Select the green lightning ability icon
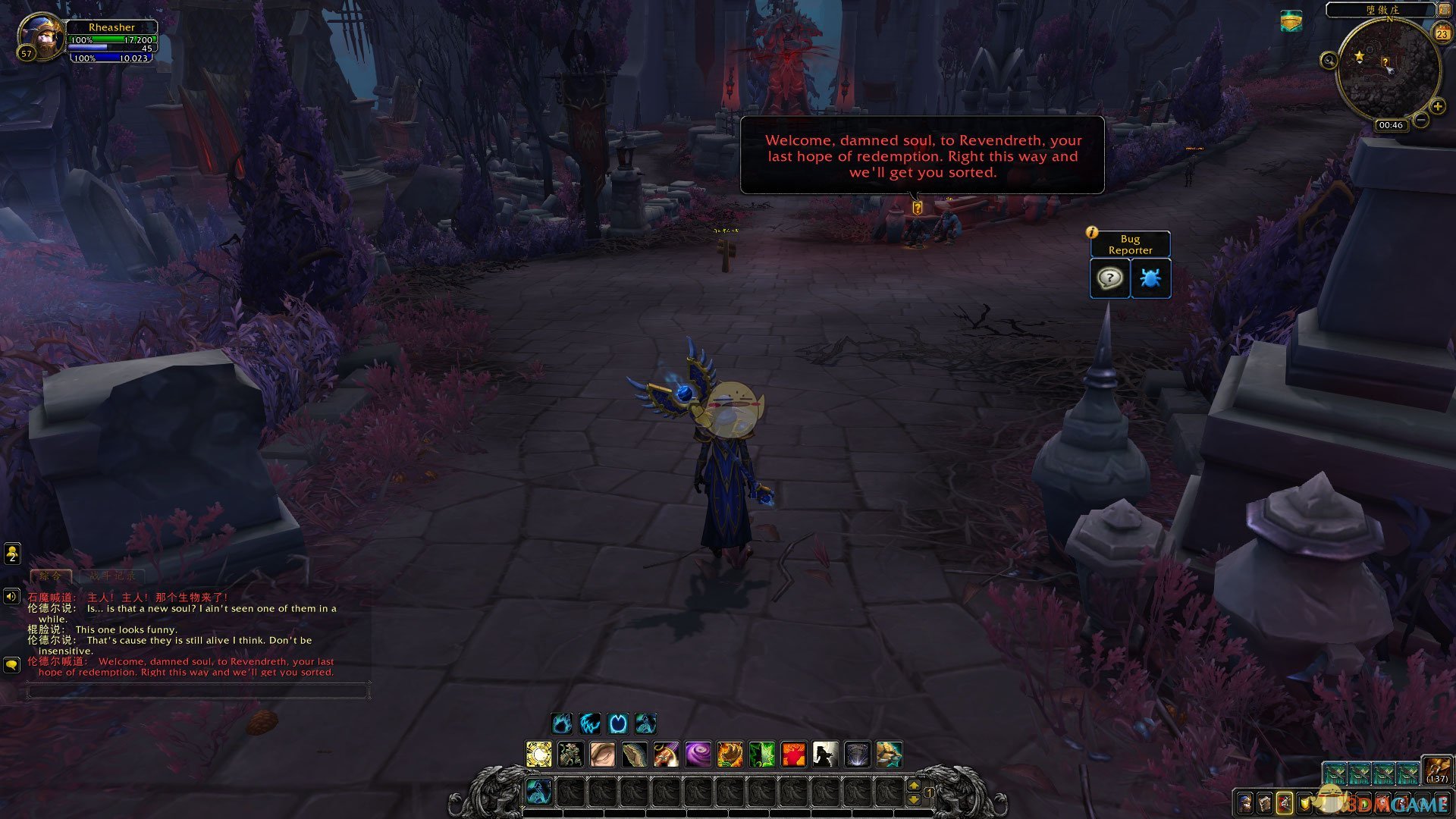1456x819 pixels. [761, 755]
